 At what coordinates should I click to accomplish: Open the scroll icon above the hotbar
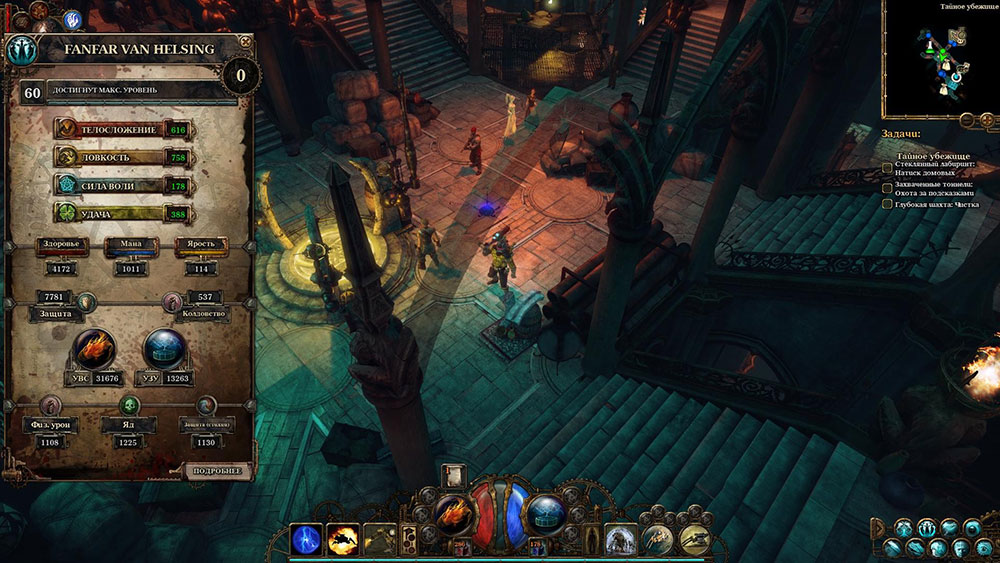coord(454,474)
